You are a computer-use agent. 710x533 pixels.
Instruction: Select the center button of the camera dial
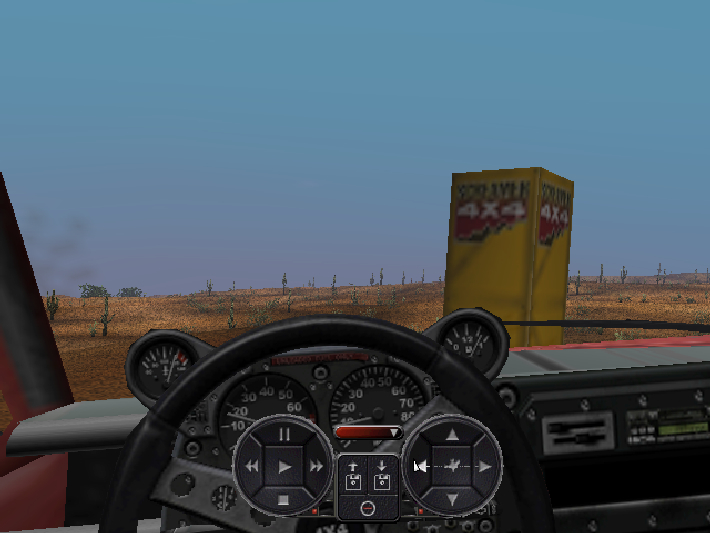click(452, 467)
